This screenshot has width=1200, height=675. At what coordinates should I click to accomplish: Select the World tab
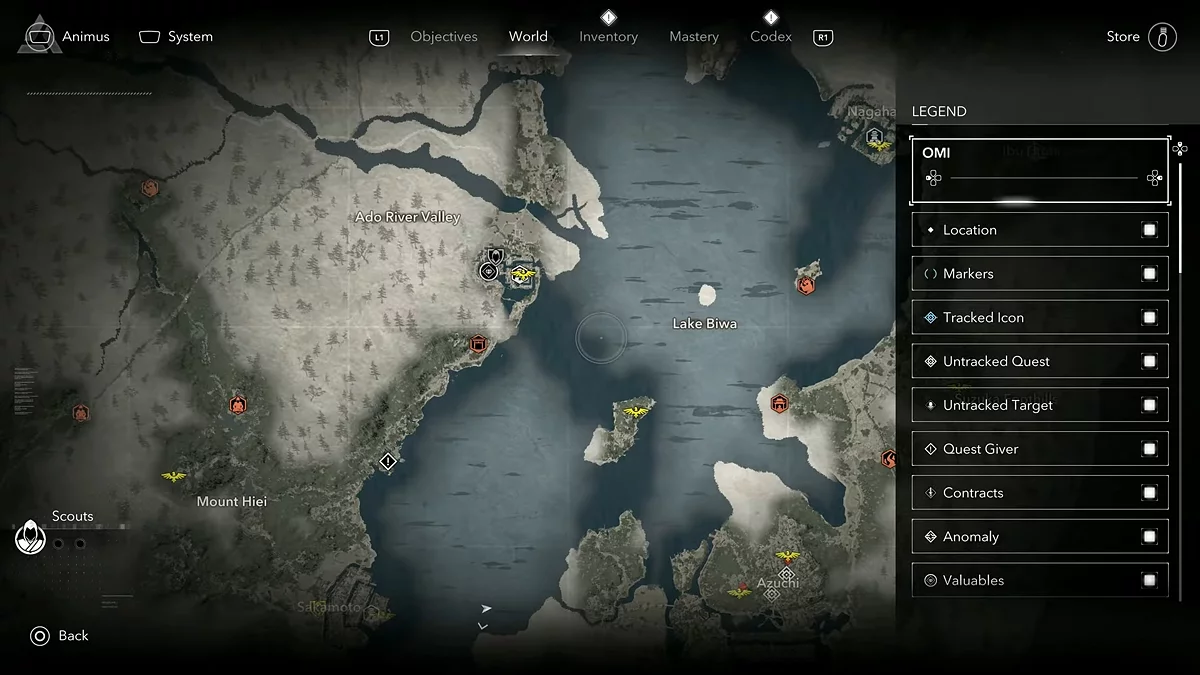pyautogui.click(x=528, y=37)
